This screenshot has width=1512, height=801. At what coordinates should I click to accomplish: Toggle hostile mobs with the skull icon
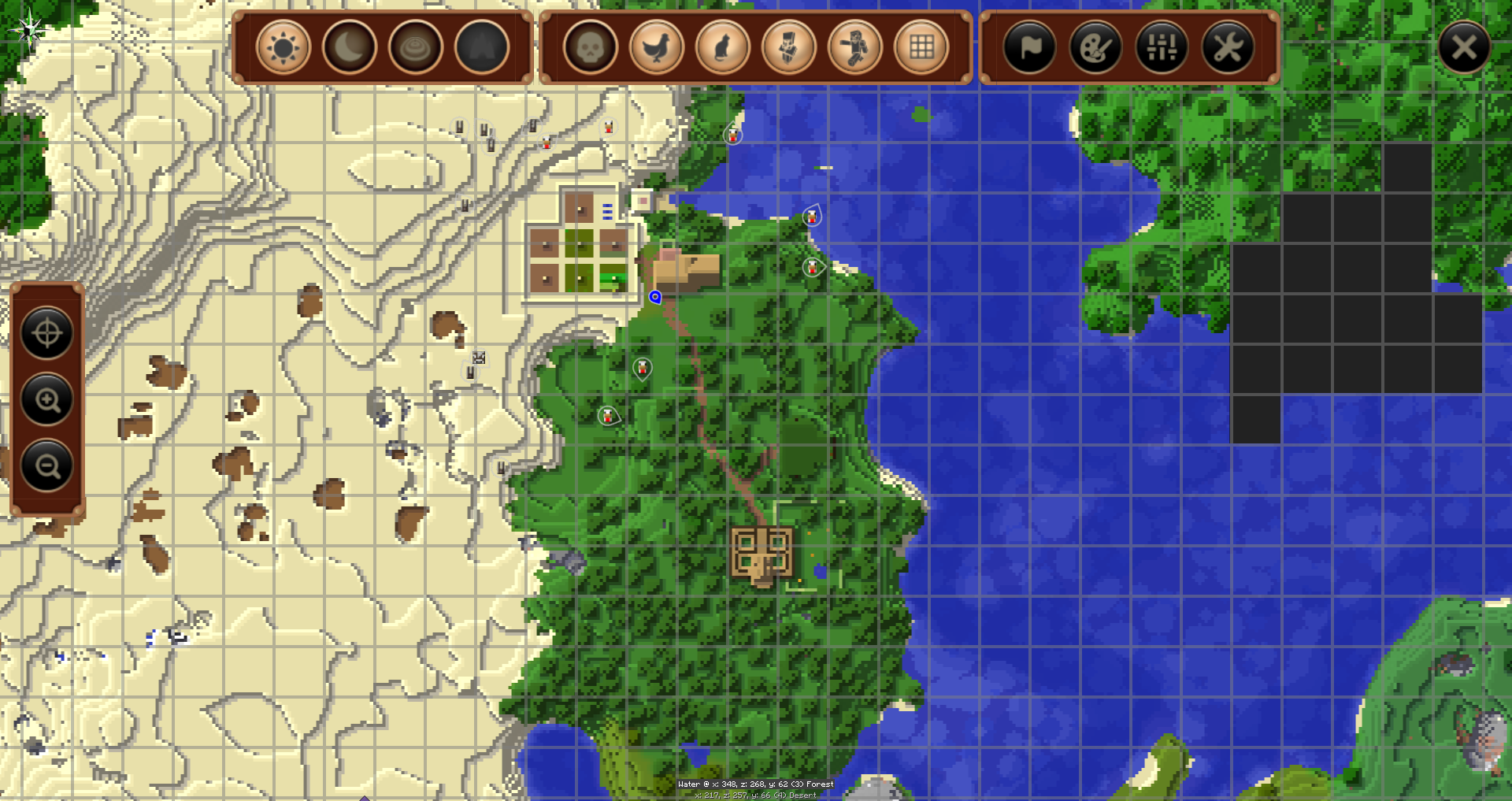tap(590, 48)
